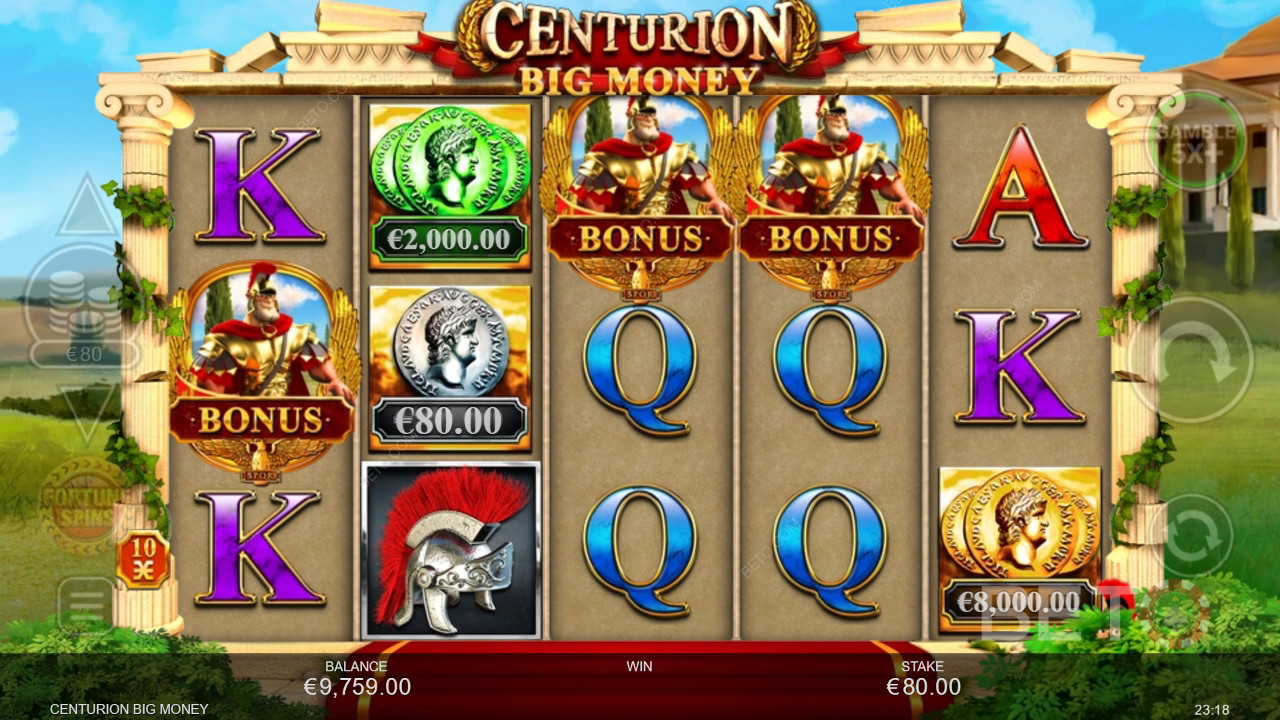The width and height of the screenshot is (1280, 720).
Task: Open the autoplay circular arrows button
Action: [1196, 537]
